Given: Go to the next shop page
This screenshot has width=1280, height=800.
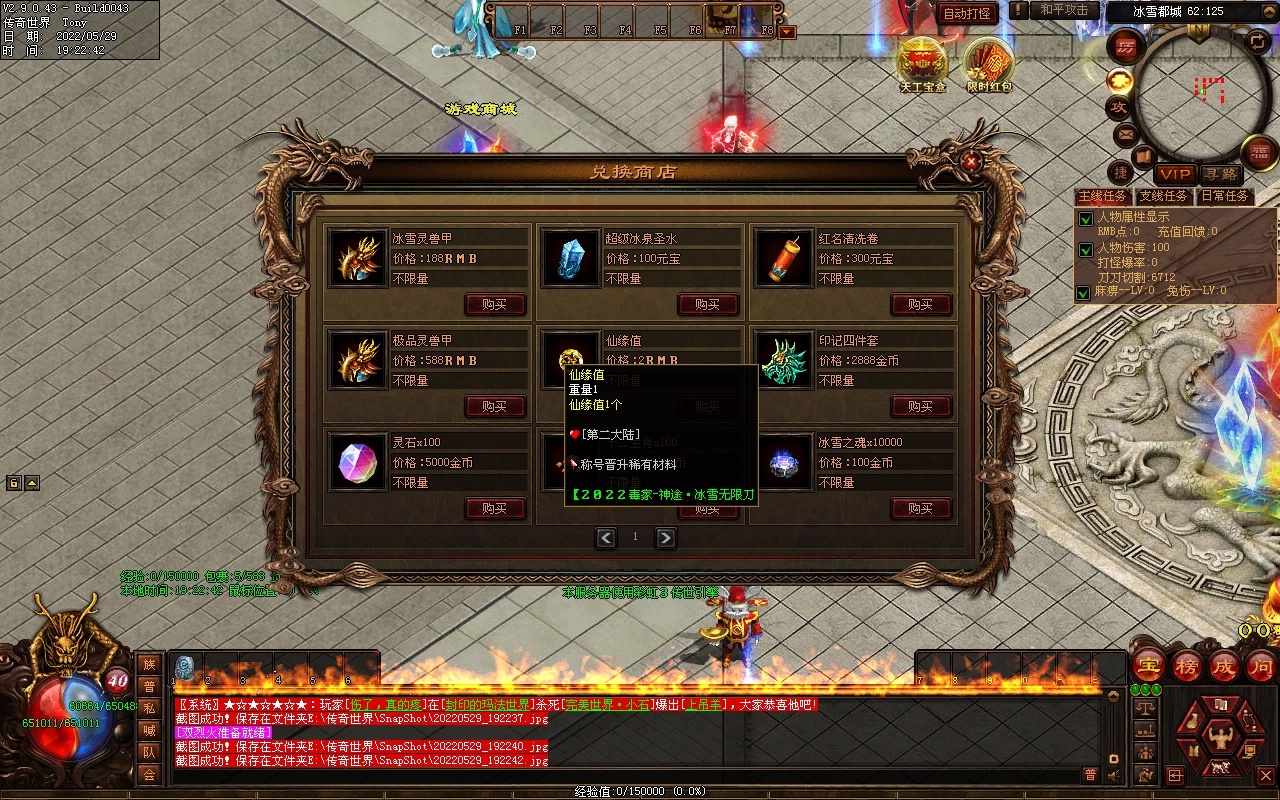Looking at the screenshot, I should (x=665, y=538).
